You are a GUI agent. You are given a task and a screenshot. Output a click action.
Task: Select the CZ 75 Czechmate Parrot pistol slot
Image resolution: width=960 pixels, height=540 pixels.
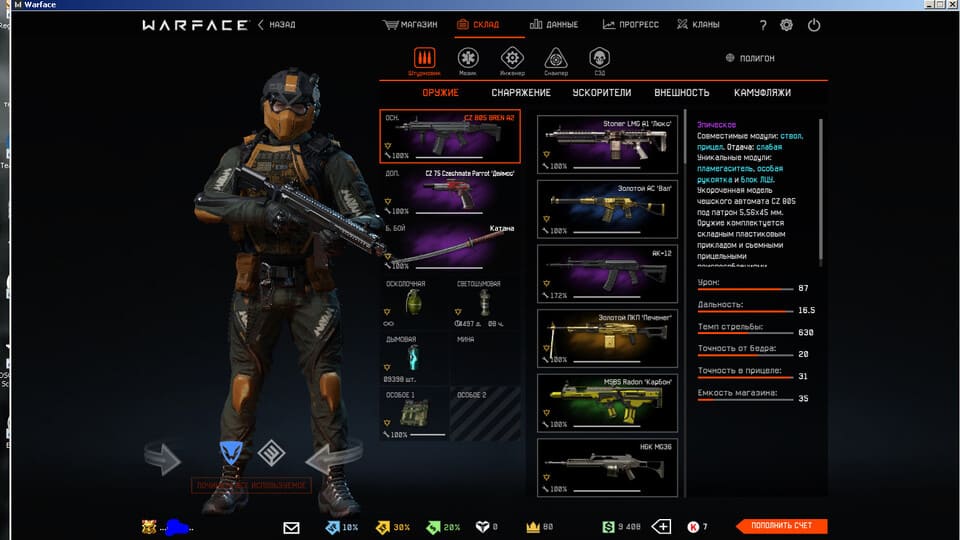coord(451,192)
